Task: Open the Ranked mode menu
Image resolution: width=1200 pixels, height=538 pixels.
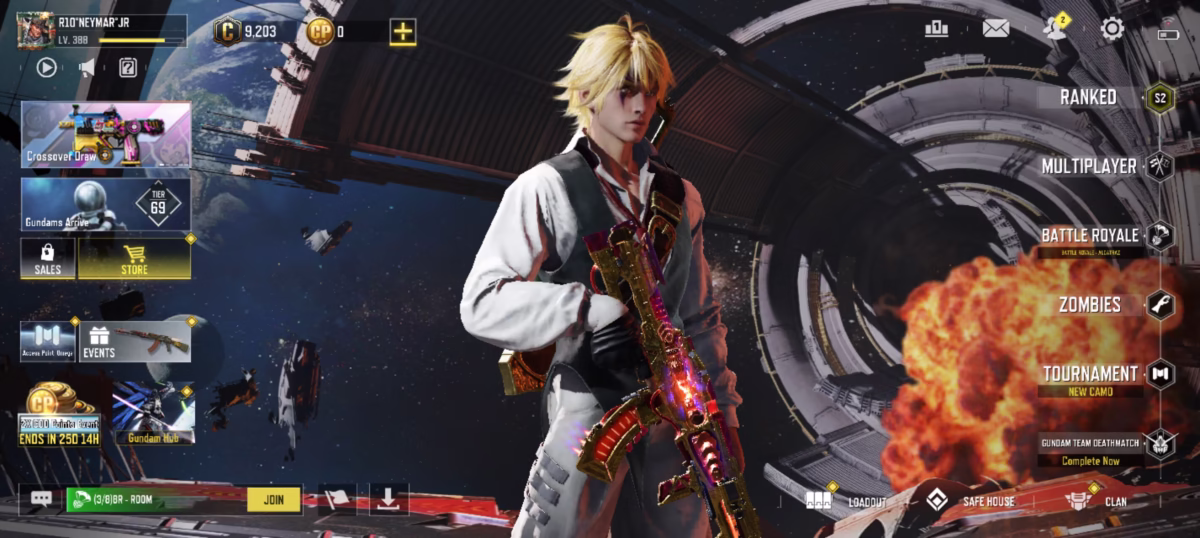Action: click(x=1089, y=97)
